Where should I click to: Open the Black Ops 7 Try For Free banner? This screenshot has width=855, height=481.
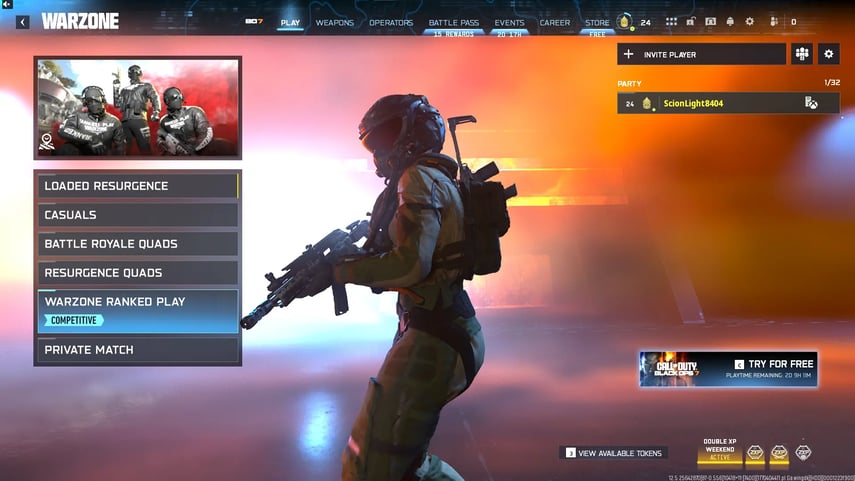tap(728, 369)
